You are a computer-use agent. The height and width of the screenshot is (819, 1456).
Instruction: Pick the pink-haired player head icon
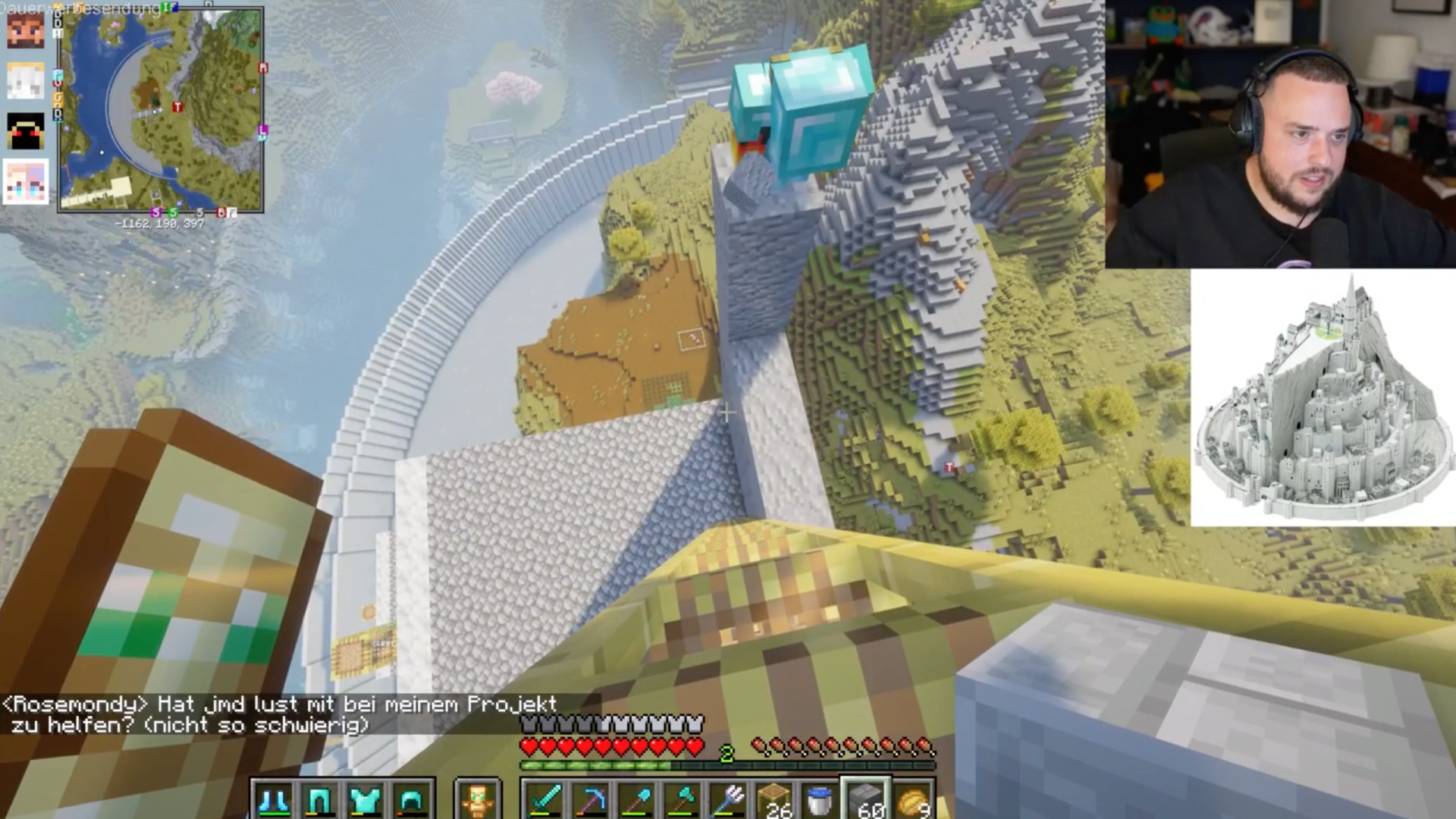pyautogui.click(x=26, y=182)
